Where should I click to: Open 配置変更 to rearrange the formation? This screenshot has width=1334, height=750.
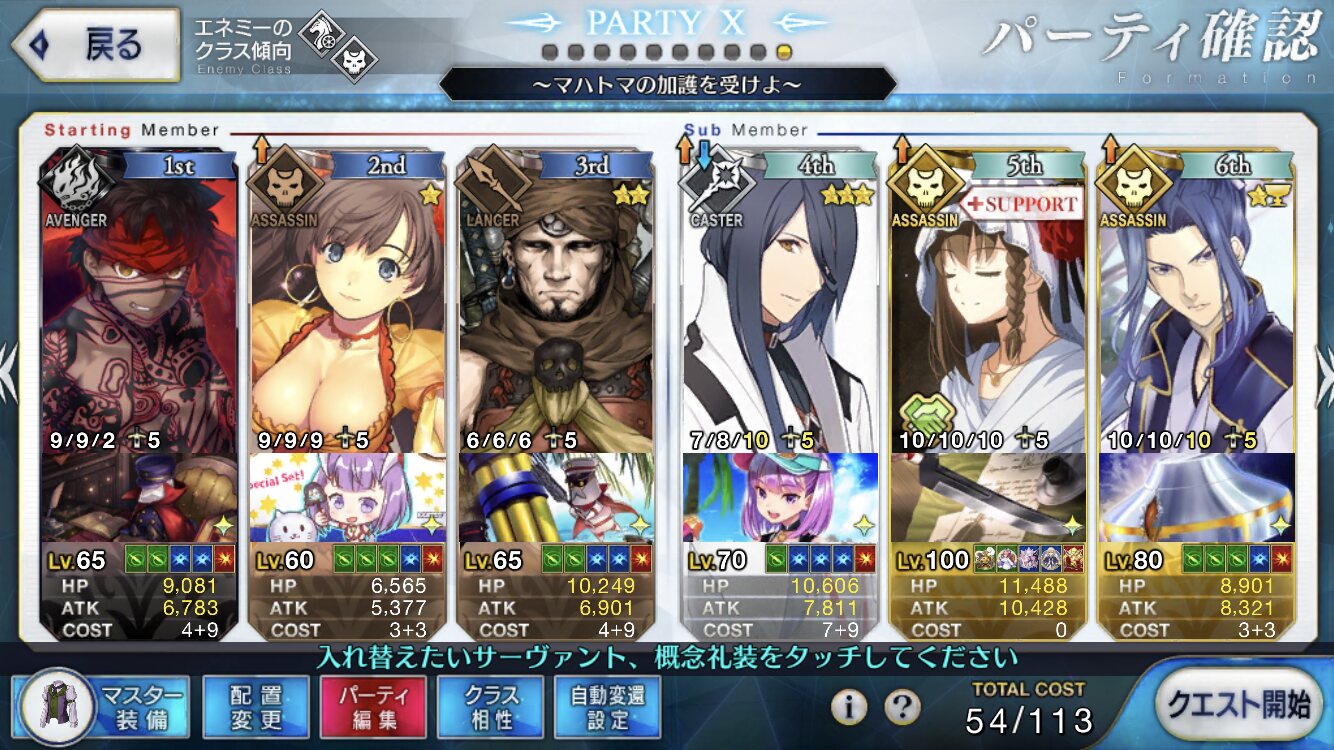click(x=255, y=706)
